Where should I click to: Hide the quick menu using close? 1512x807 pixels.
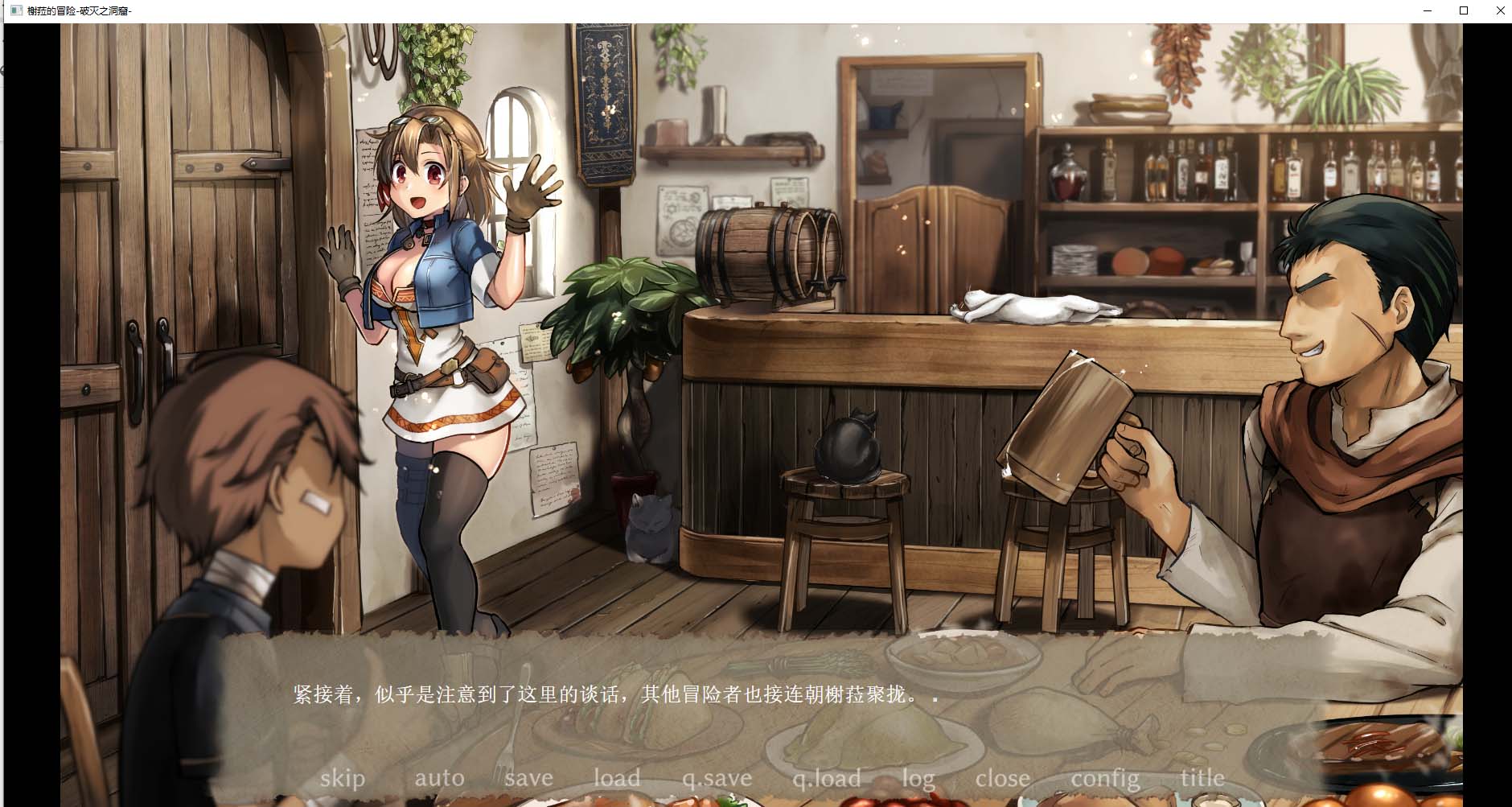tap(1002, 777)
